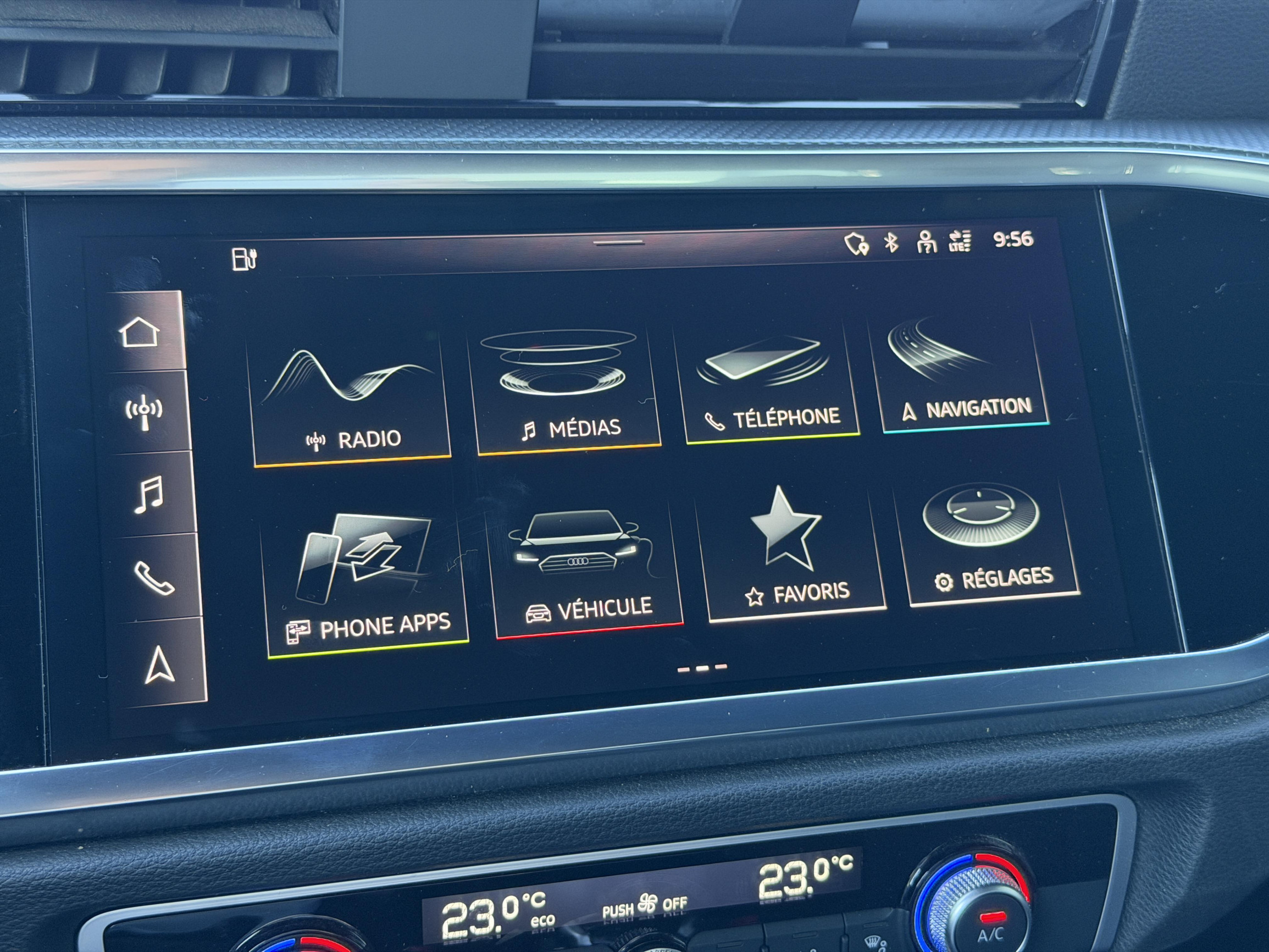Select the page indicator dashes
The image size is (1269, 952).
[702, 668]
